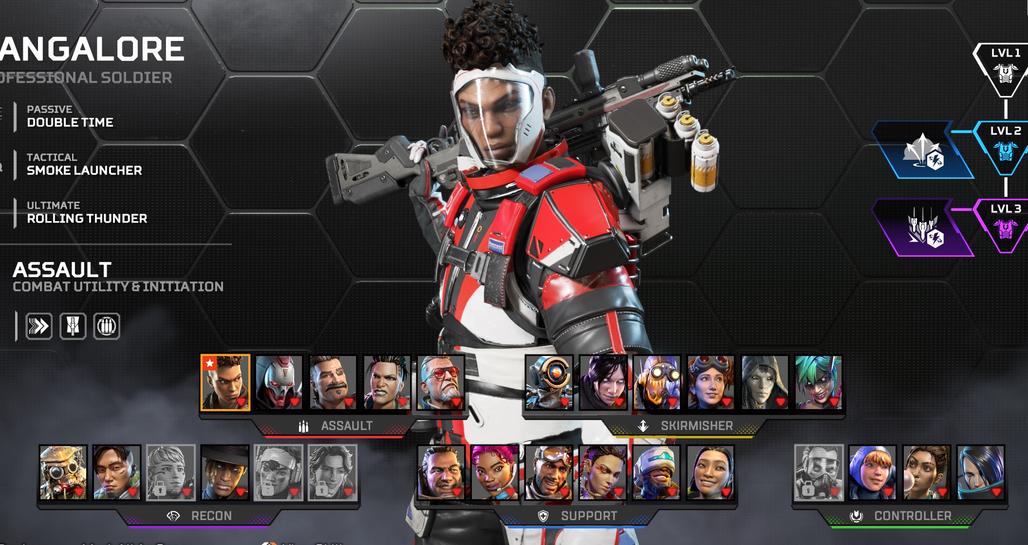Viewport: 1028px width, 545px height.
Task: Choose the Crypto legend portrait
Action: (x=117, y=472)
